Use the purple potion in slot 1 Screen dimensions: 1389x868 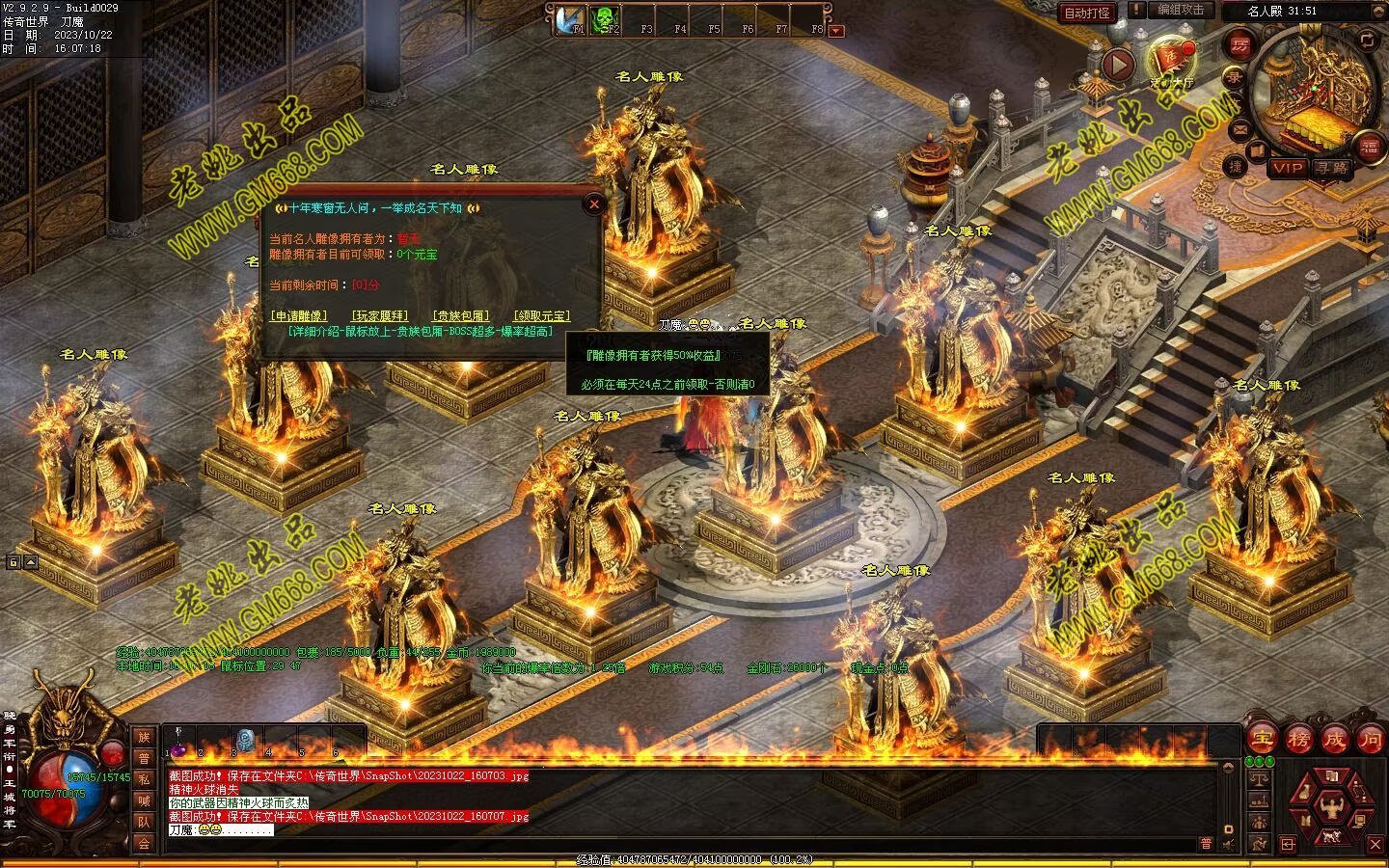(x=178, y=748)
